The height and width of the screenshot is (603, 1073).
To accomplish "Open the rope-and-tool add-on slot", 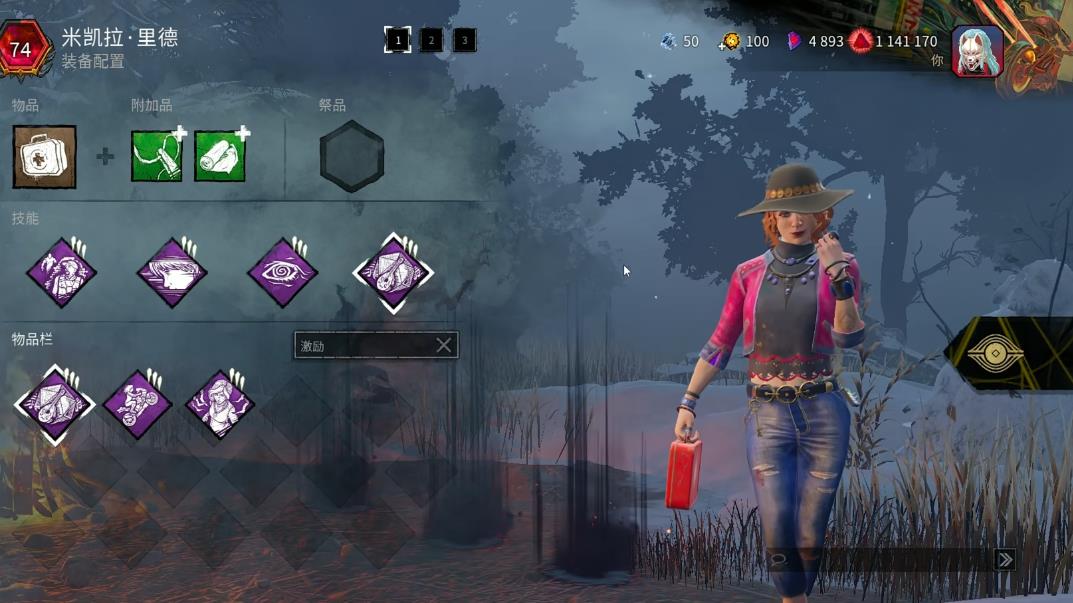I will (x=157, y=157).
